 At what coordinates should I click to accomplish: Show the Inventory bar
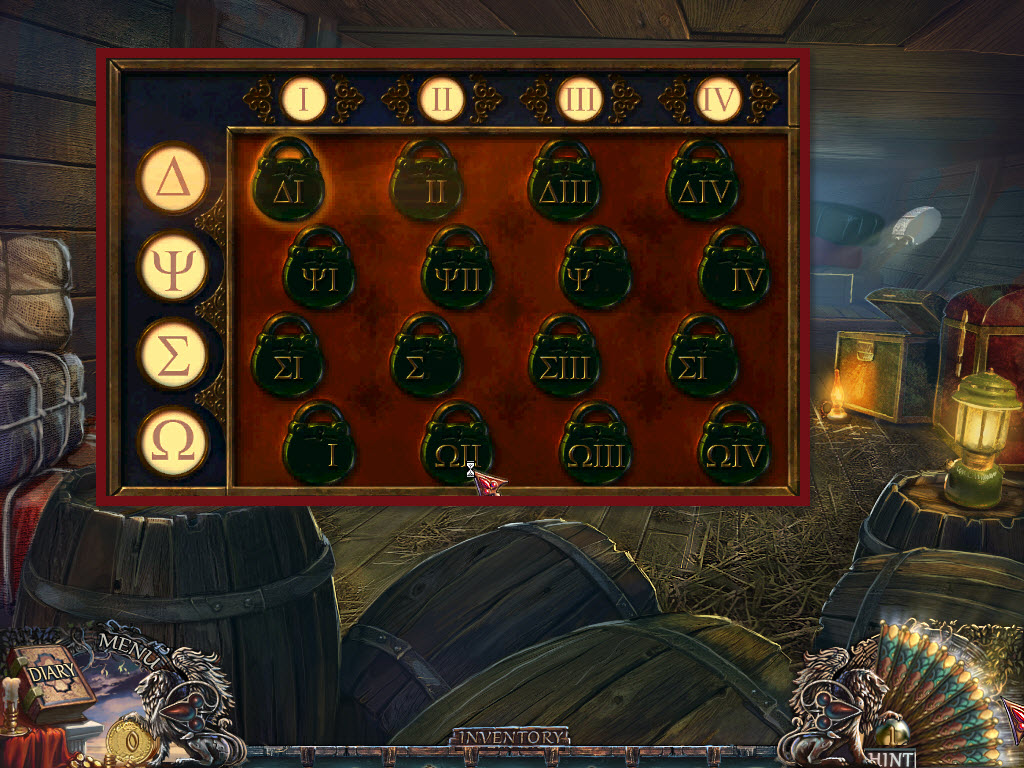[510, 738]
